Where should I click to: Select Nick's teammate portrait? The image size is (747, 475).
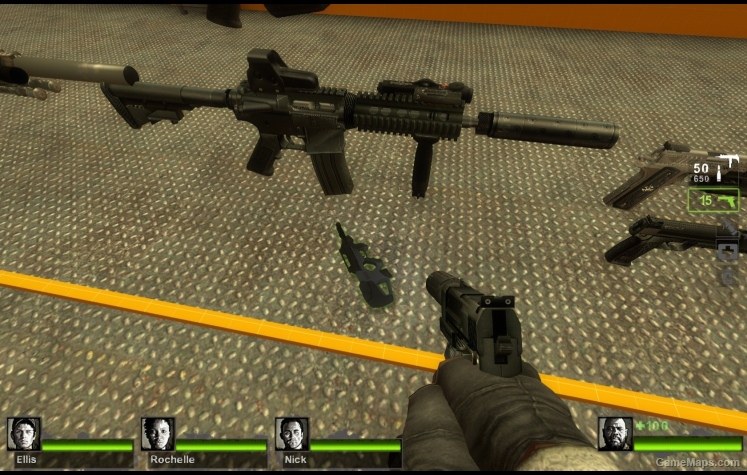click(292, 434)
